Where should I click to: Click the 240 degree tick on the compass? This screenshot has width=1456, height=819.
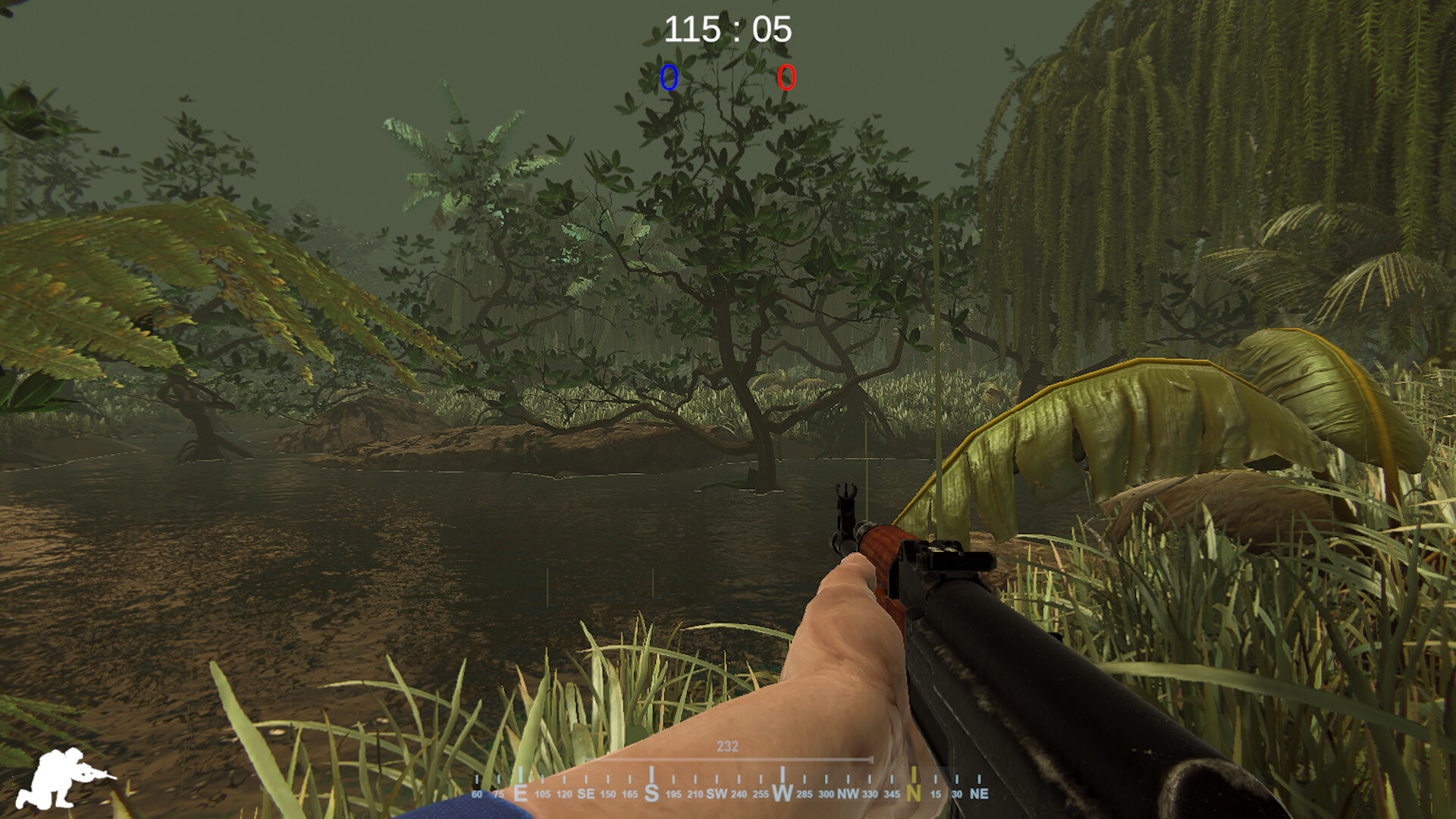(x=738, y=793)
